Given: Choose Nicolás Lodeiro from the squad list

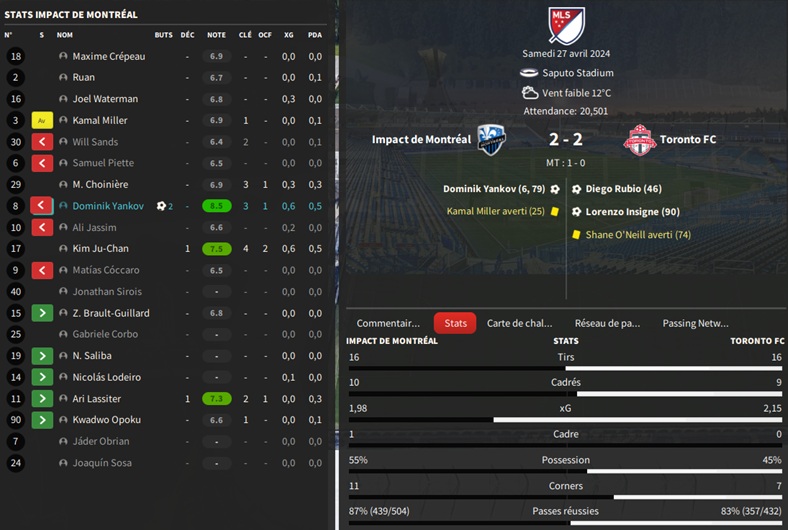Looking at the screenshot, I should click(106, 377).
